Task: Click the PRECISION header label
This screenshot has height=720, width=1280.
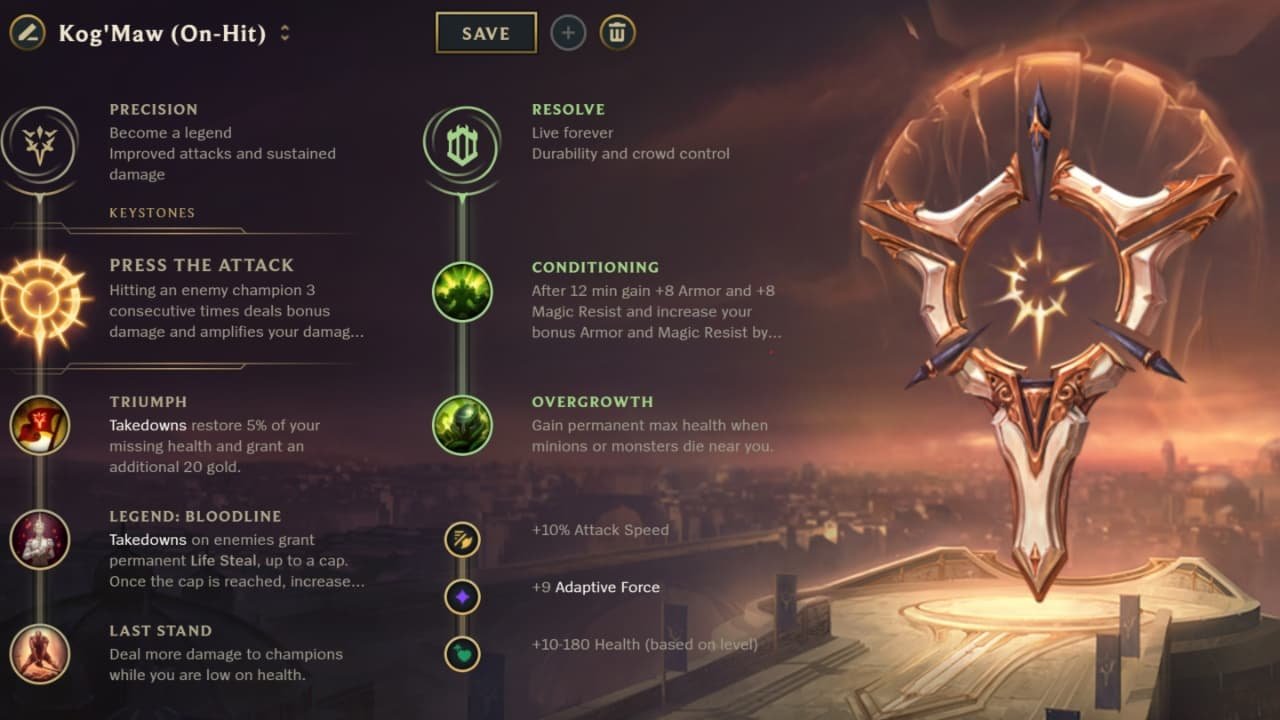Action: tap(153, 109)
